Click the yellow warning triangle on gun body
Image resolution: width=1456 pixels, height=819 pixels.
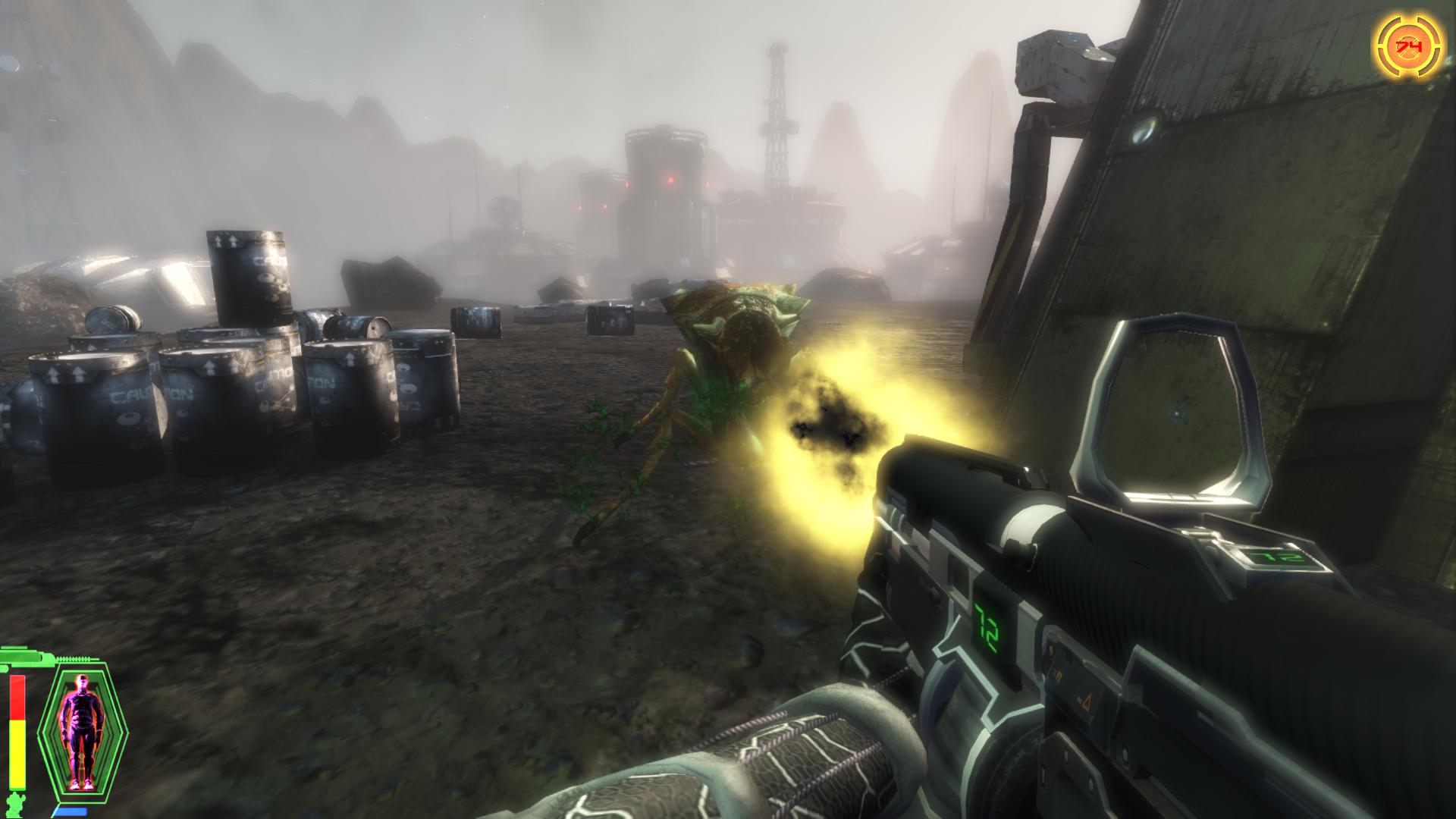1086,703
